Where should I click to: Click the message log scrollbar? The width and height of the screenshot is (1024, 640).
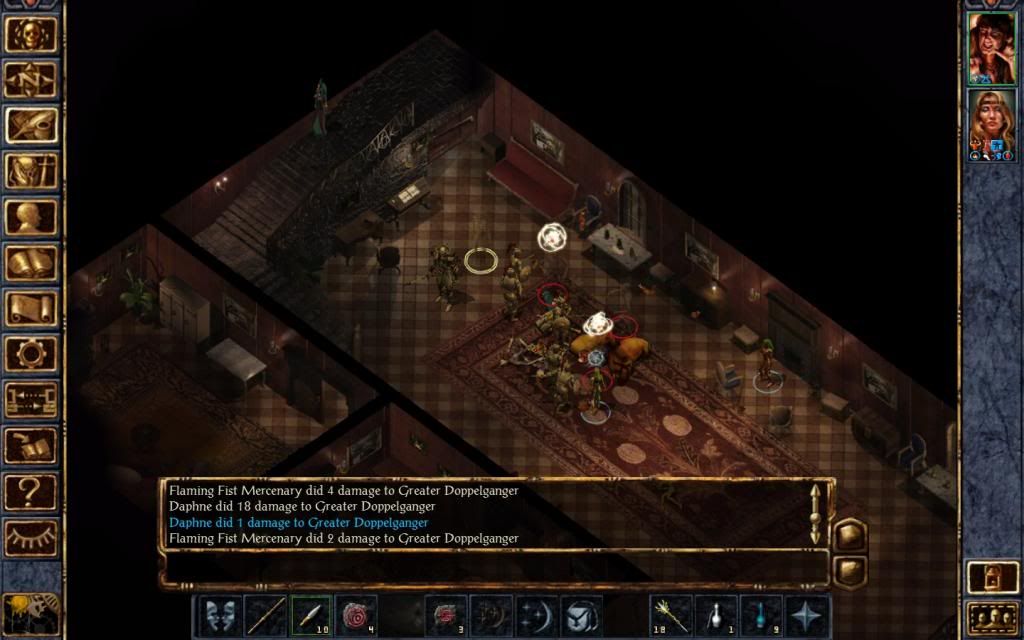click(816, 513)
